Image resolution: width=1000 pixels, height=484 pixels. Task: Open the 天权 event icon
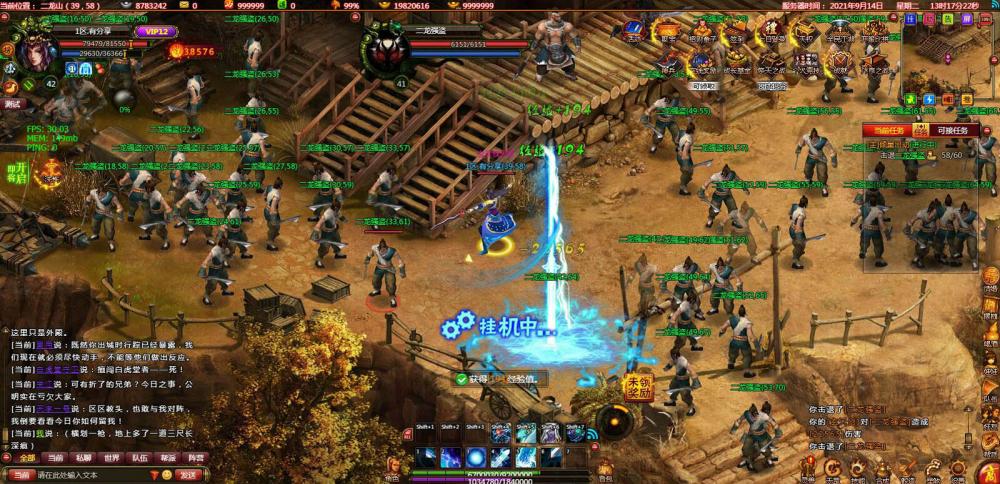[x=806, y=32]
